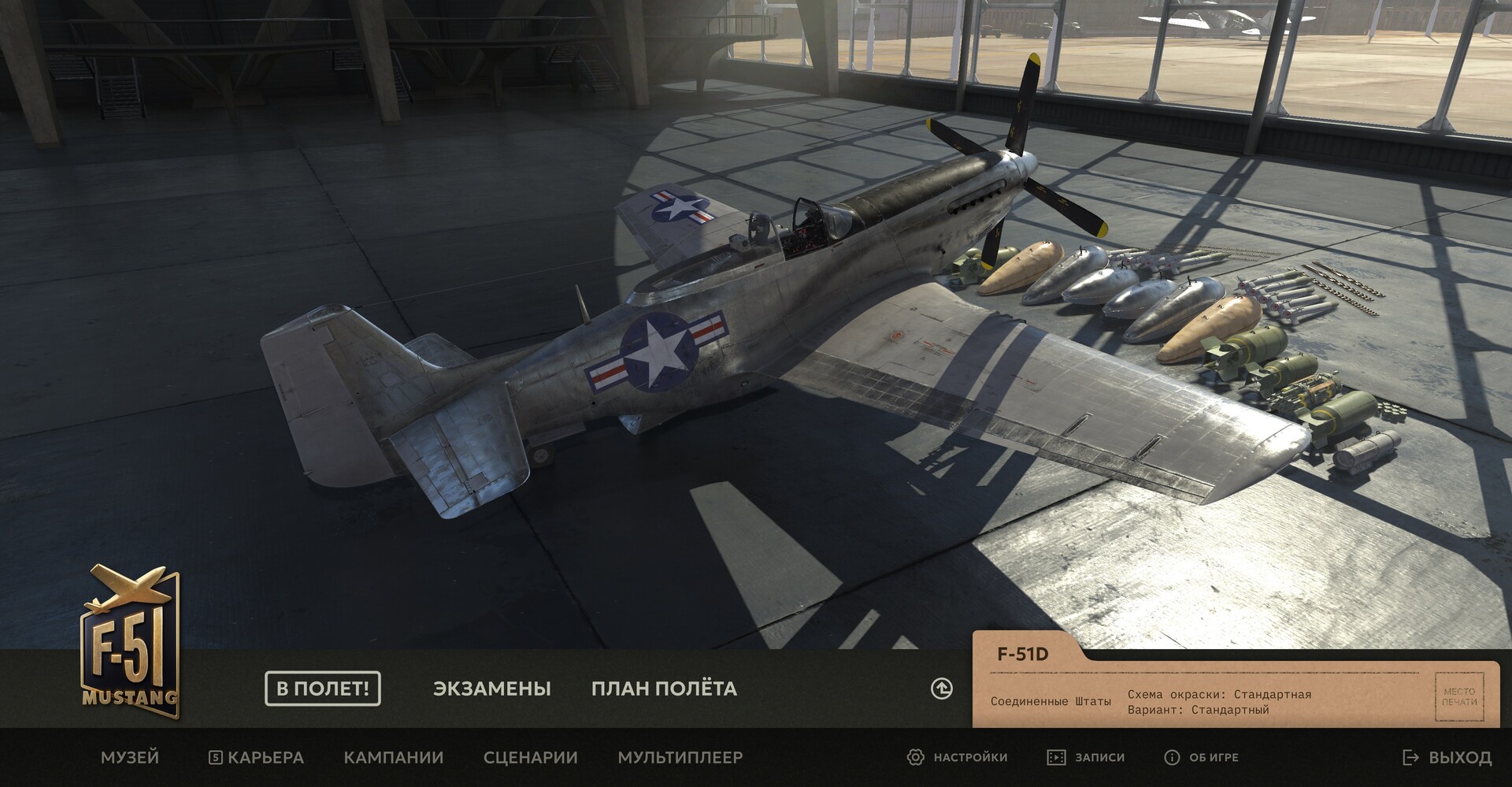Open the МУЛЬТИПЛЕЕР tab
1512x787 pixels.
[x=680, y=757]
